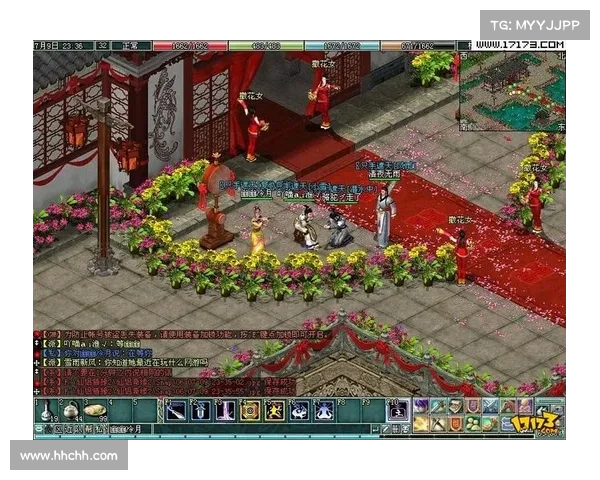Screen dimensions: 600x480
Task: Activate the sword skill icon
Action: click(x=176, y=409)
